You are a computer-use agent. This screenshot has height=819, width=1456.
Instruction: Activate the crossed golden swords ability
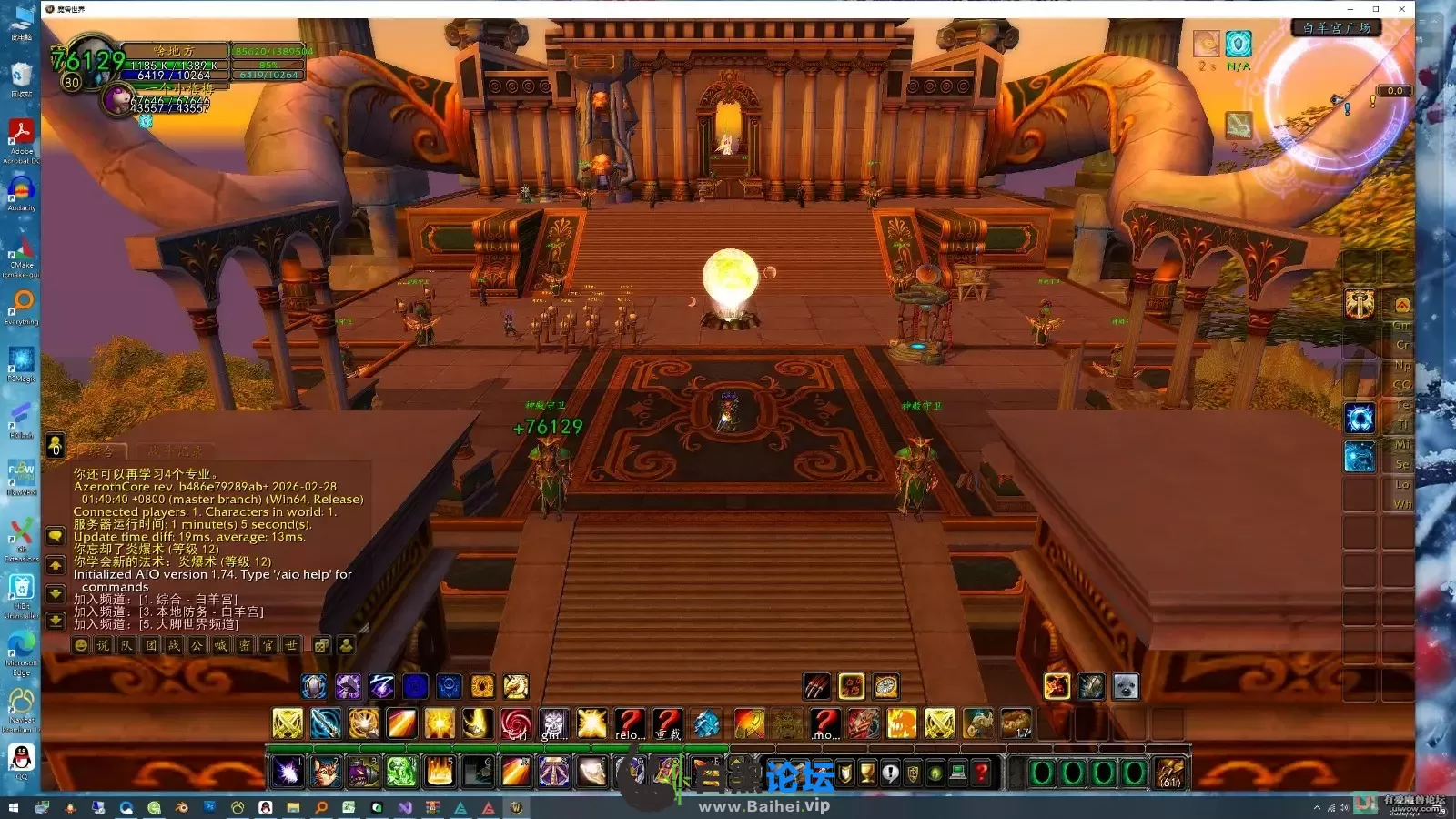288,724
